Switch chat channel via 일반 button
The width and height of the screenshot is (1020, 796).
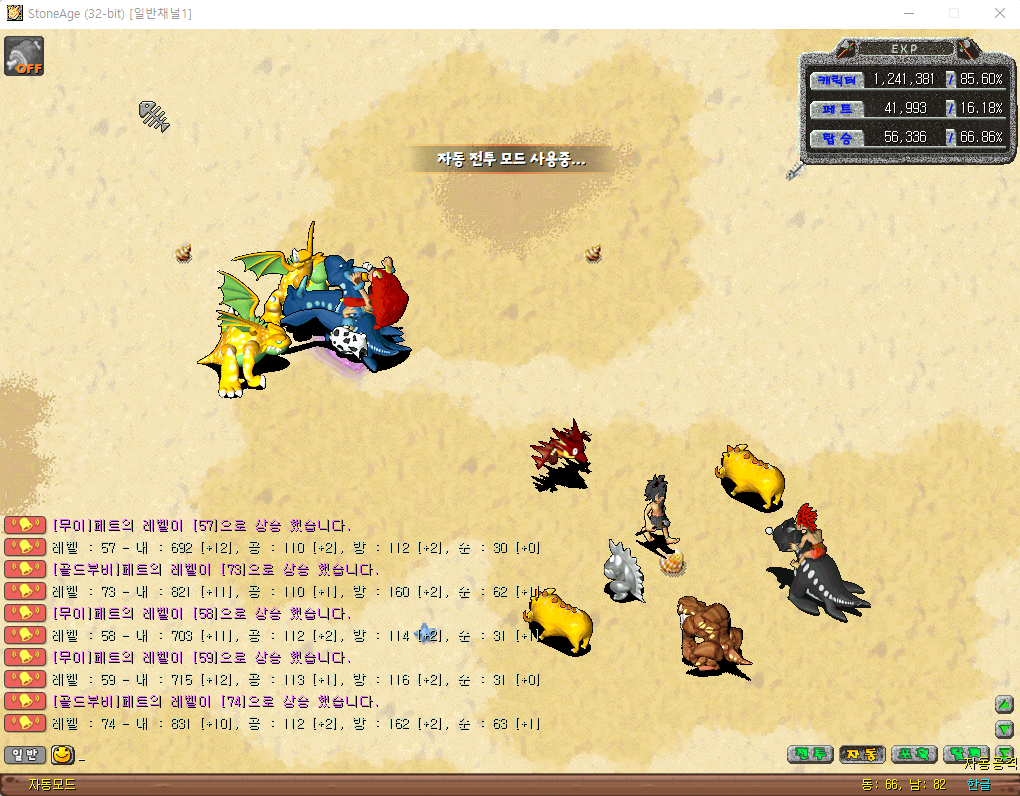pos(25,755)
